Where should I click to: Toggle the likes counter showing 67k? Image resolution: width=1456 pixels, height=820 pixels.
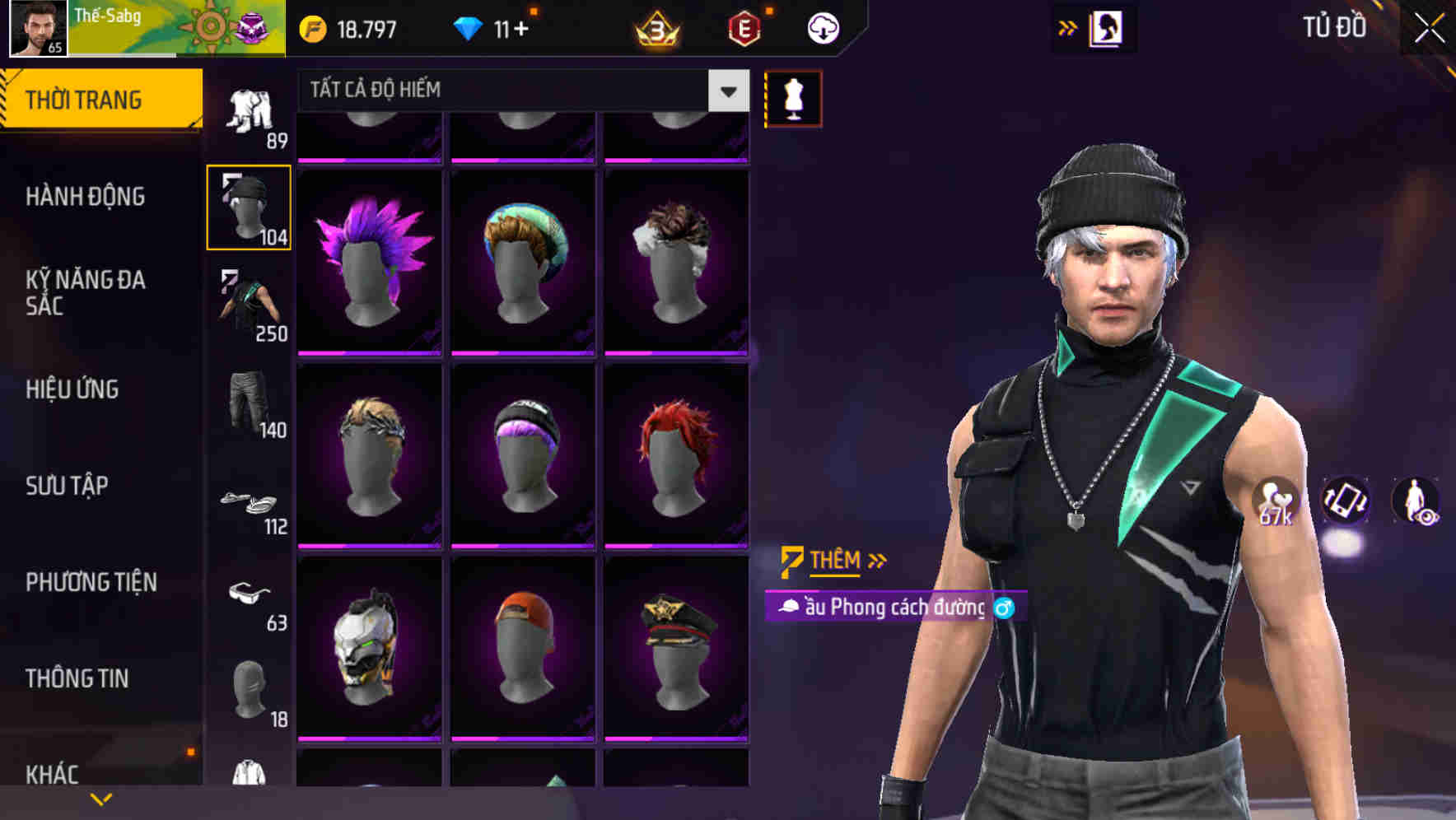[x=1273, y=502]
